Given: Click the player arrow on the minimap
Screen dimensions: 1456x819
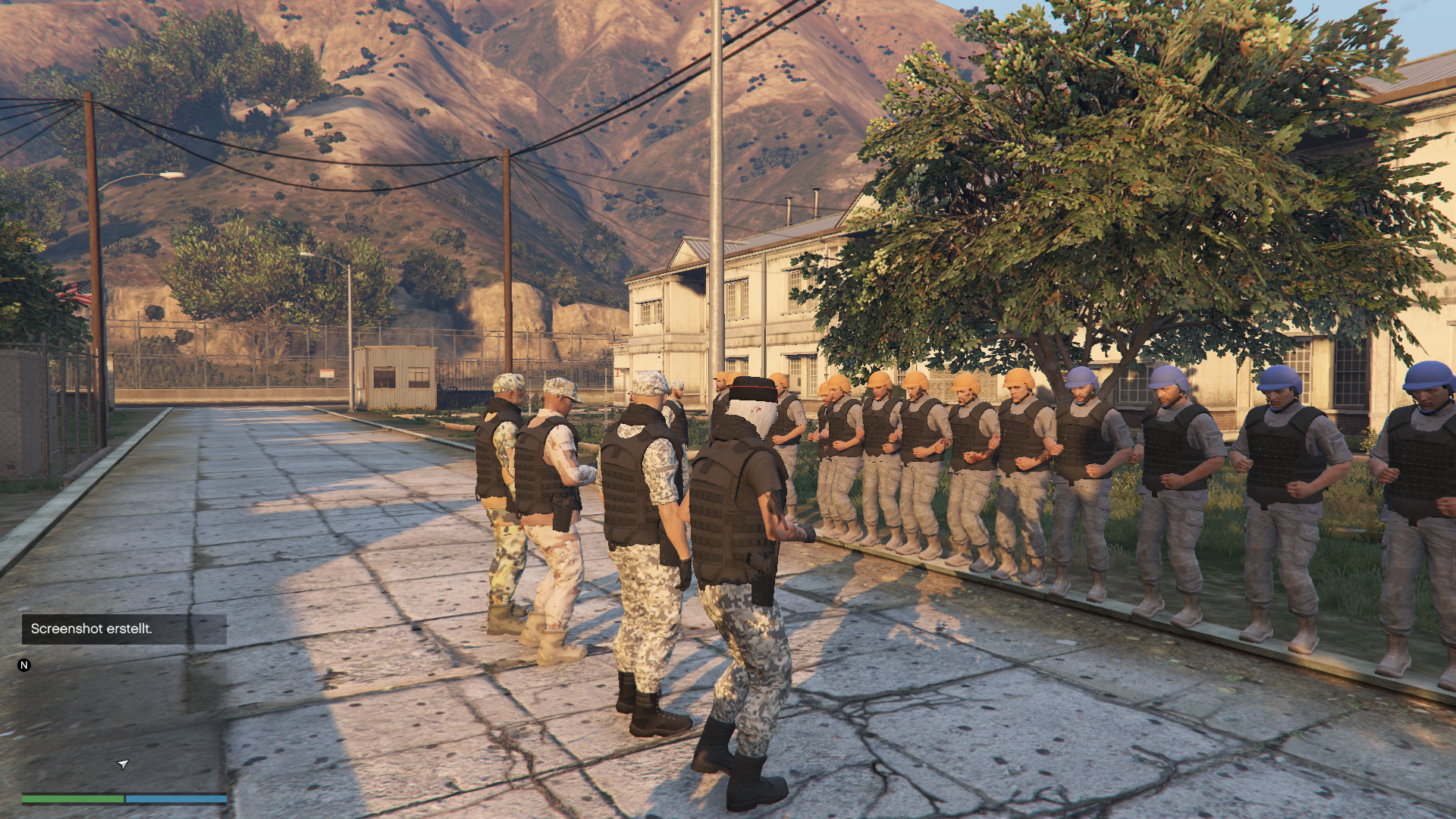Looking at the screenshot, I should (x=123, y=764).
